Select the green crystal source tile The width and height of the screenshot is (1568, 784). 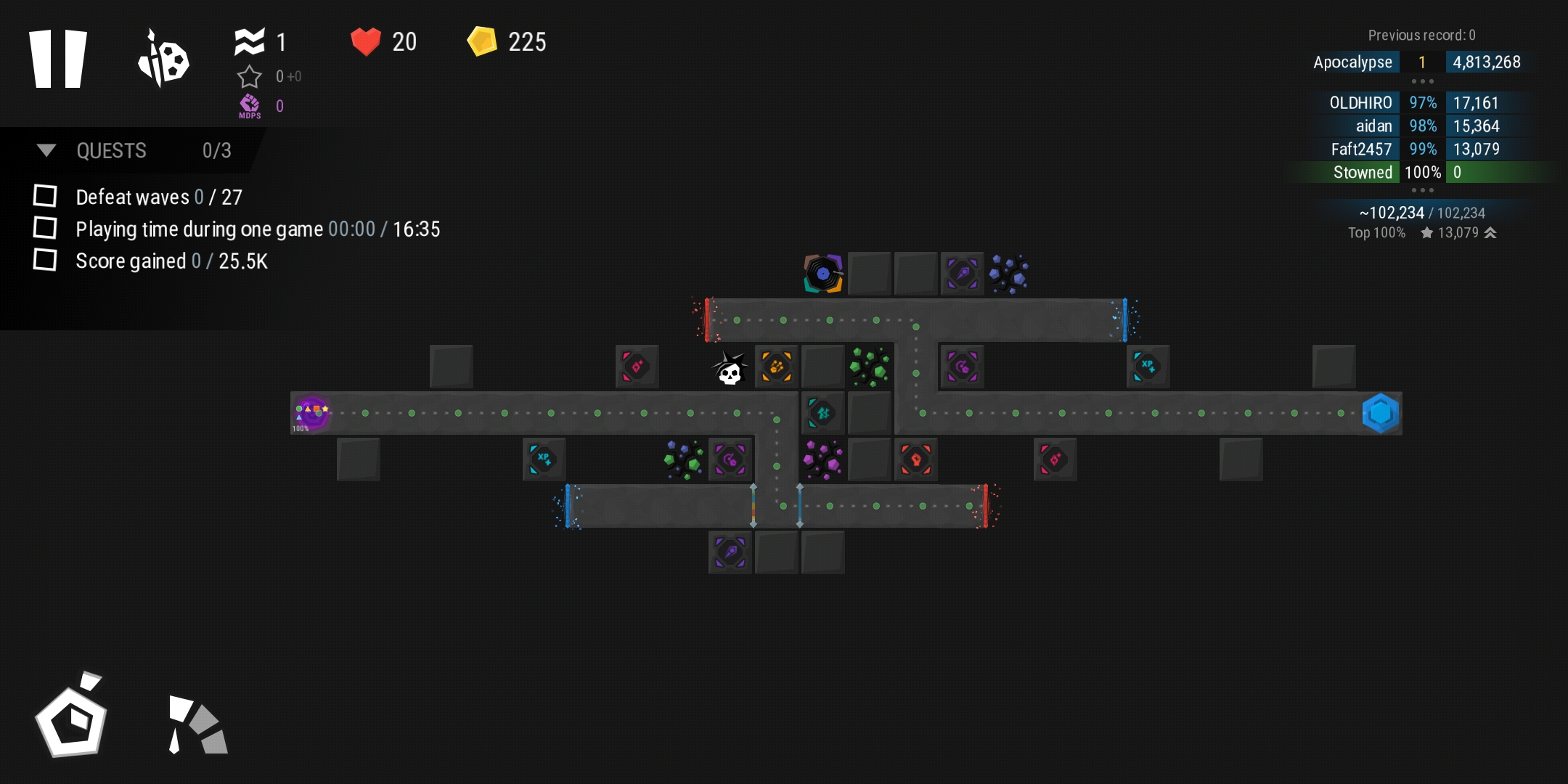click(869, 367)
